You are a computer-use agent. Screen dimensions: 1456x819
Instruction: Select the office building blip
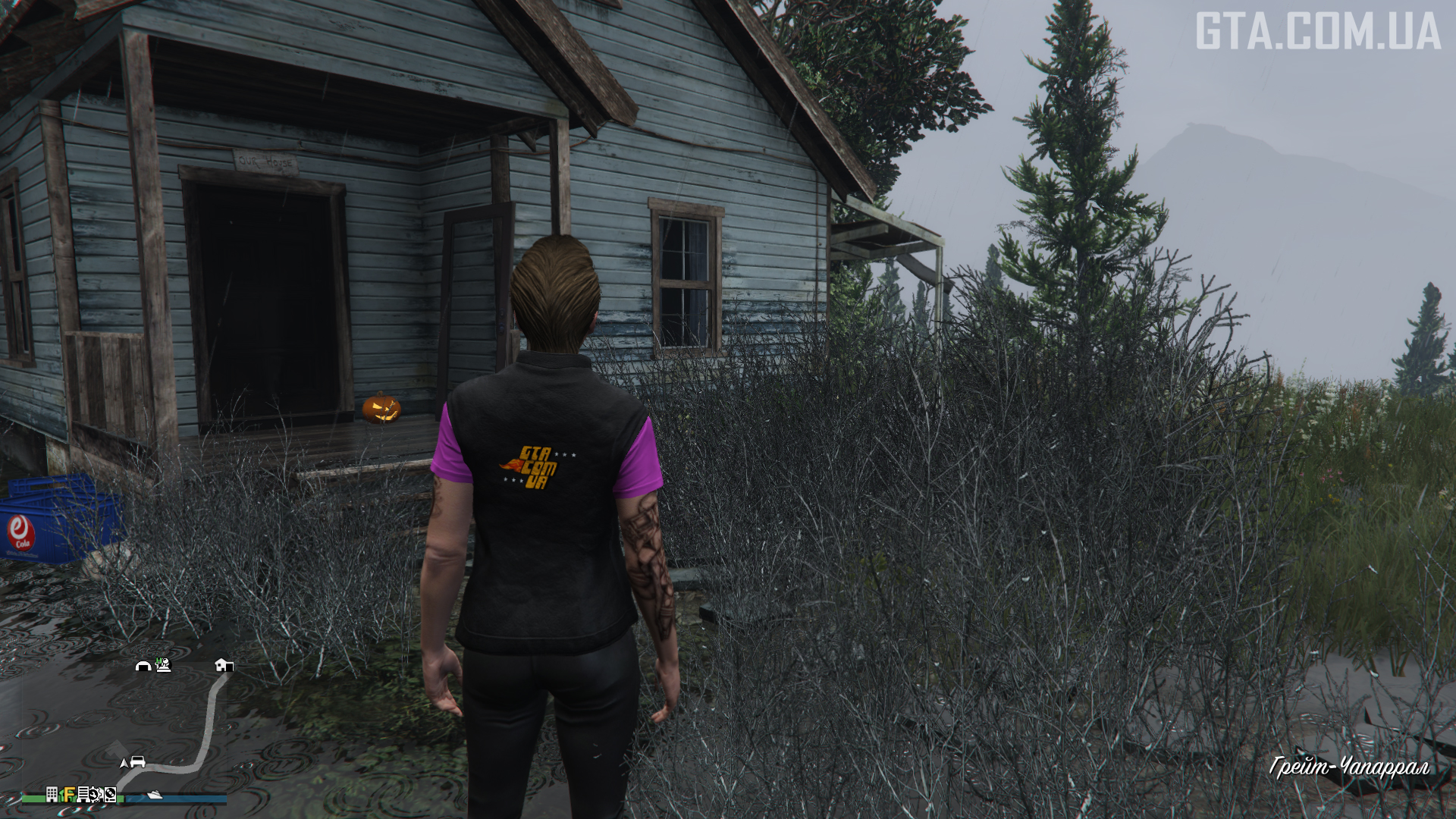coord(52,794)
